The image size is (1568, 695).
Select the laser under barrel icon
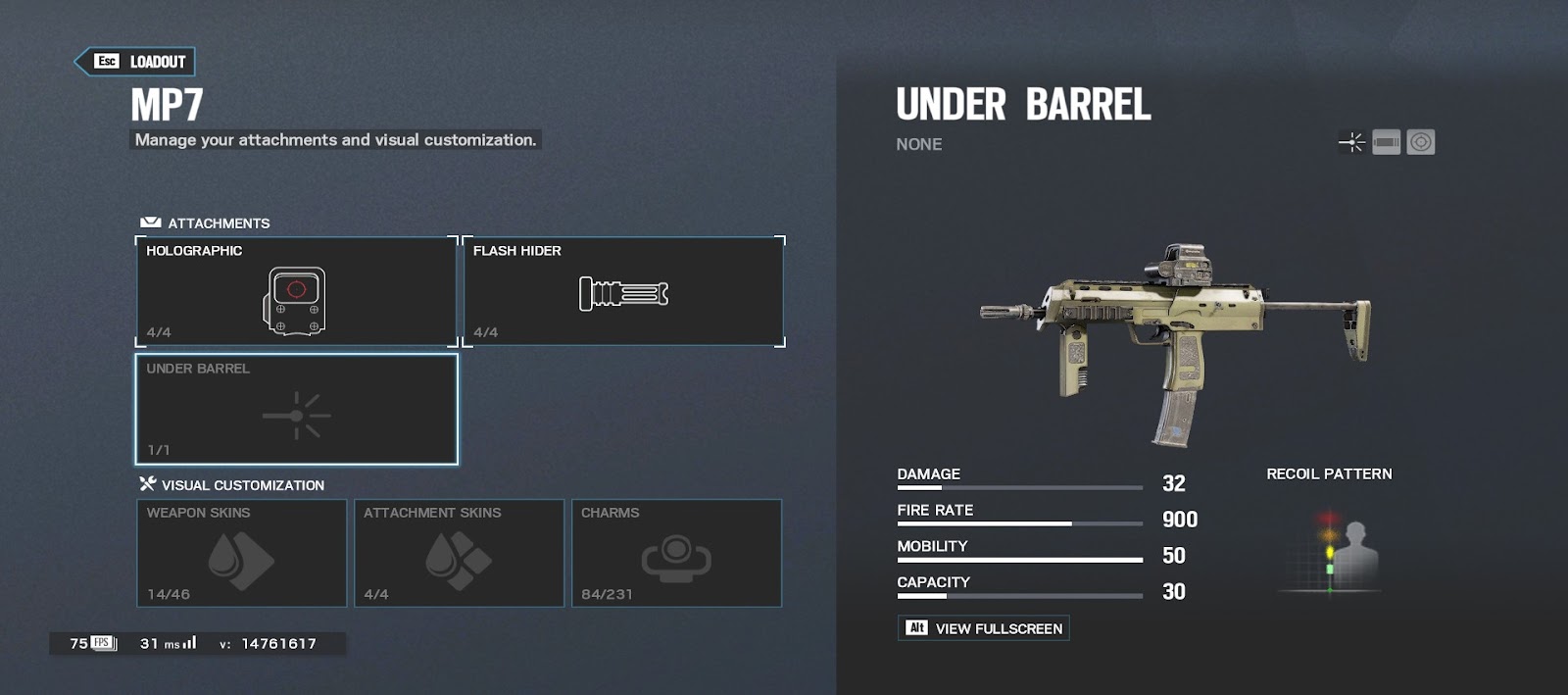pos(1351,143)
